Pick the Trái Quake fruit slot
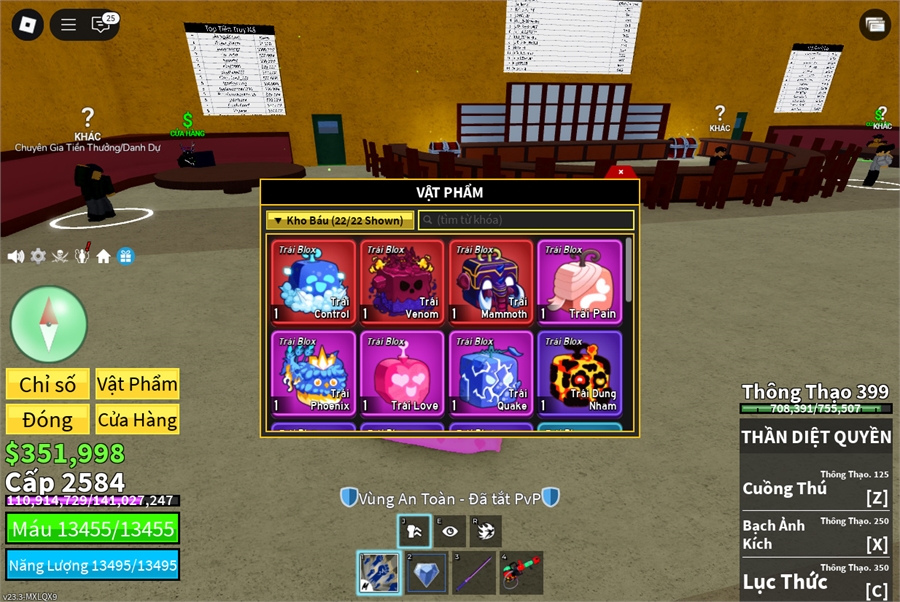 490,373
